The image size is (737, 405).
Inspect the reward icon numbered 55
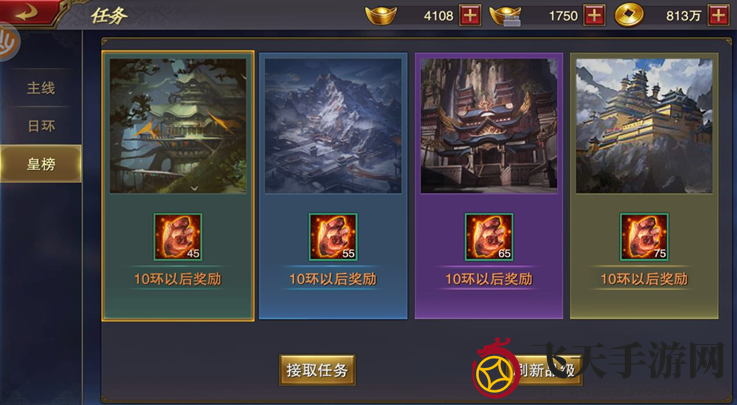point(333,237)
